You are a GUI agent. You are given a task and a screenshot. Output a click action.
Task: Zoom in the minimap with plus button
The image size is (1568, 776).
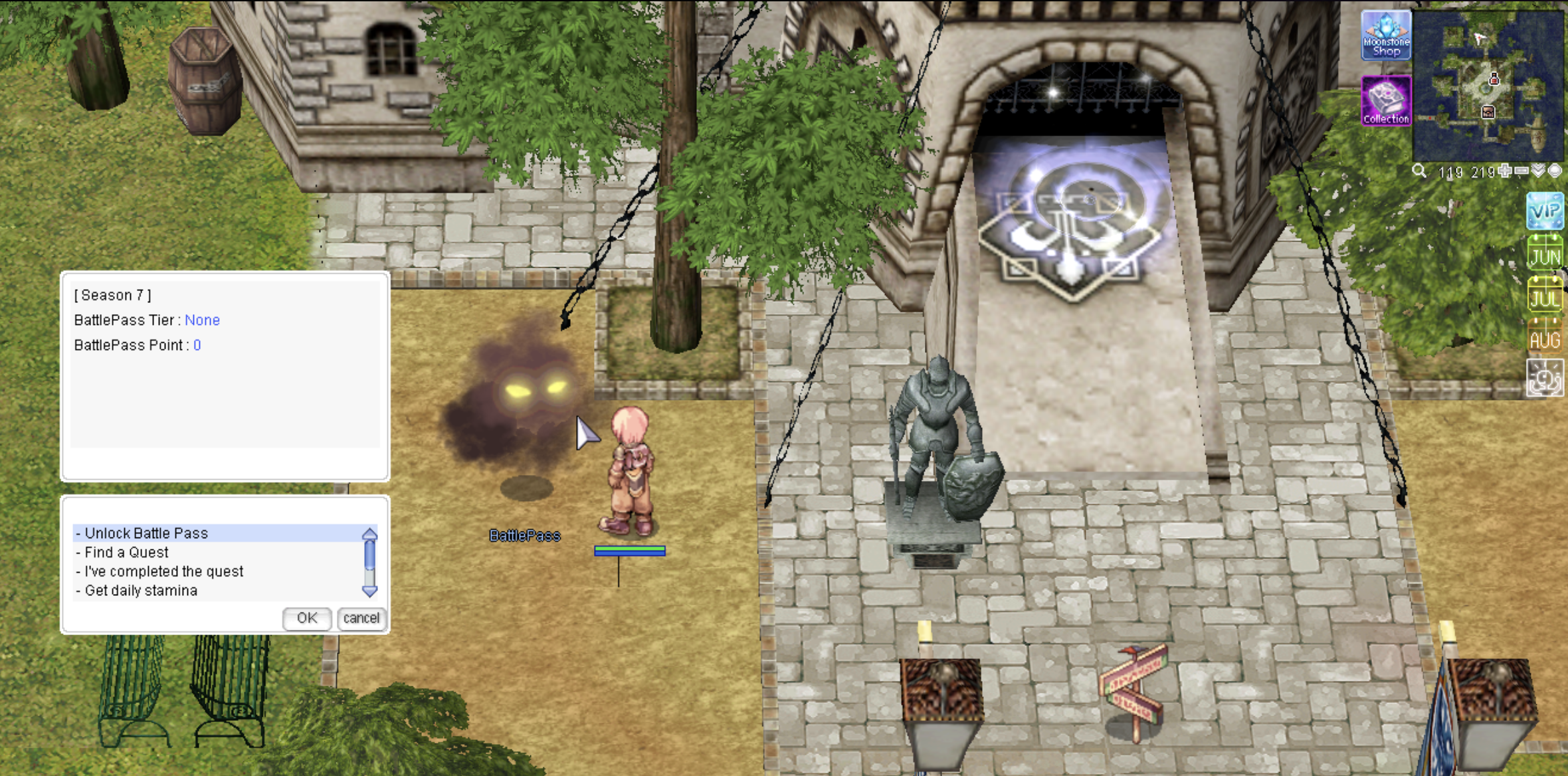(x=1506, y=171)
